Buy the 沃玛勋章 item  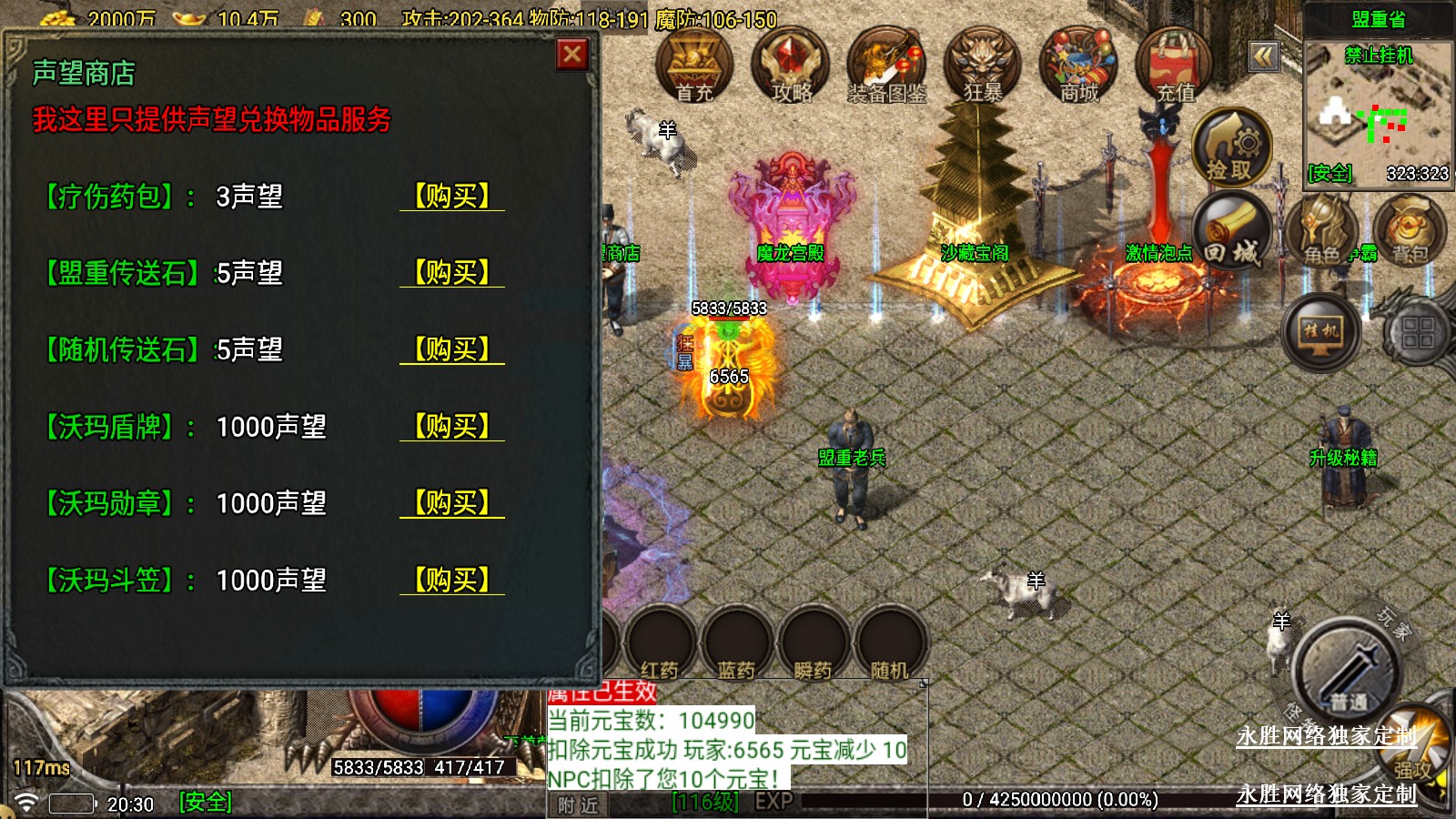pos(452,502)
